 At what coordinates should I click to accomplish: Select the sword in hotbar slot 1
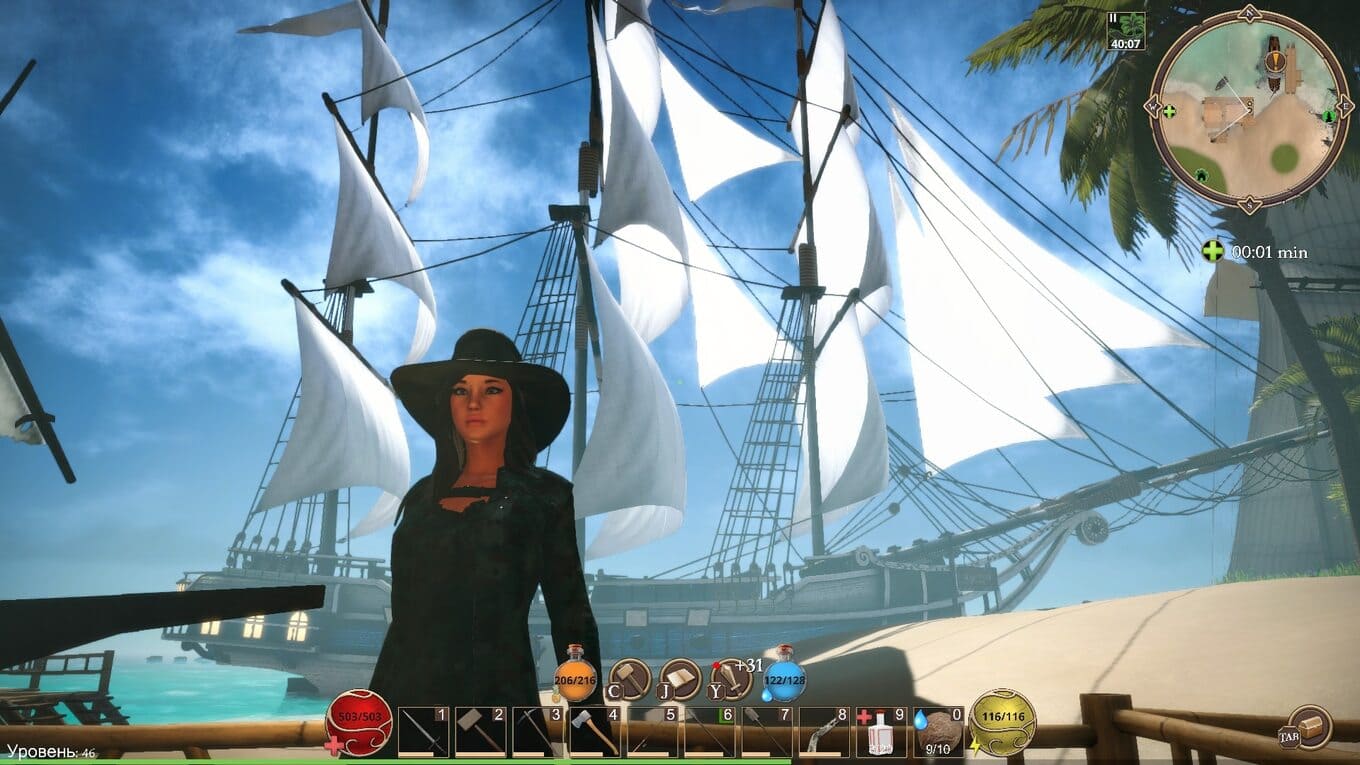point(422,732)
